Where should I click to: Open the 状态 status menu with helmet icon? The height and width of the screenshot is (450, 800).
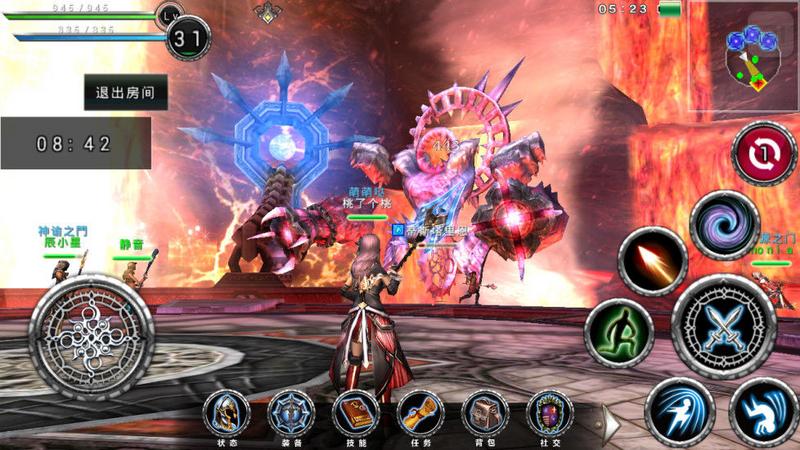pos(227,412)
